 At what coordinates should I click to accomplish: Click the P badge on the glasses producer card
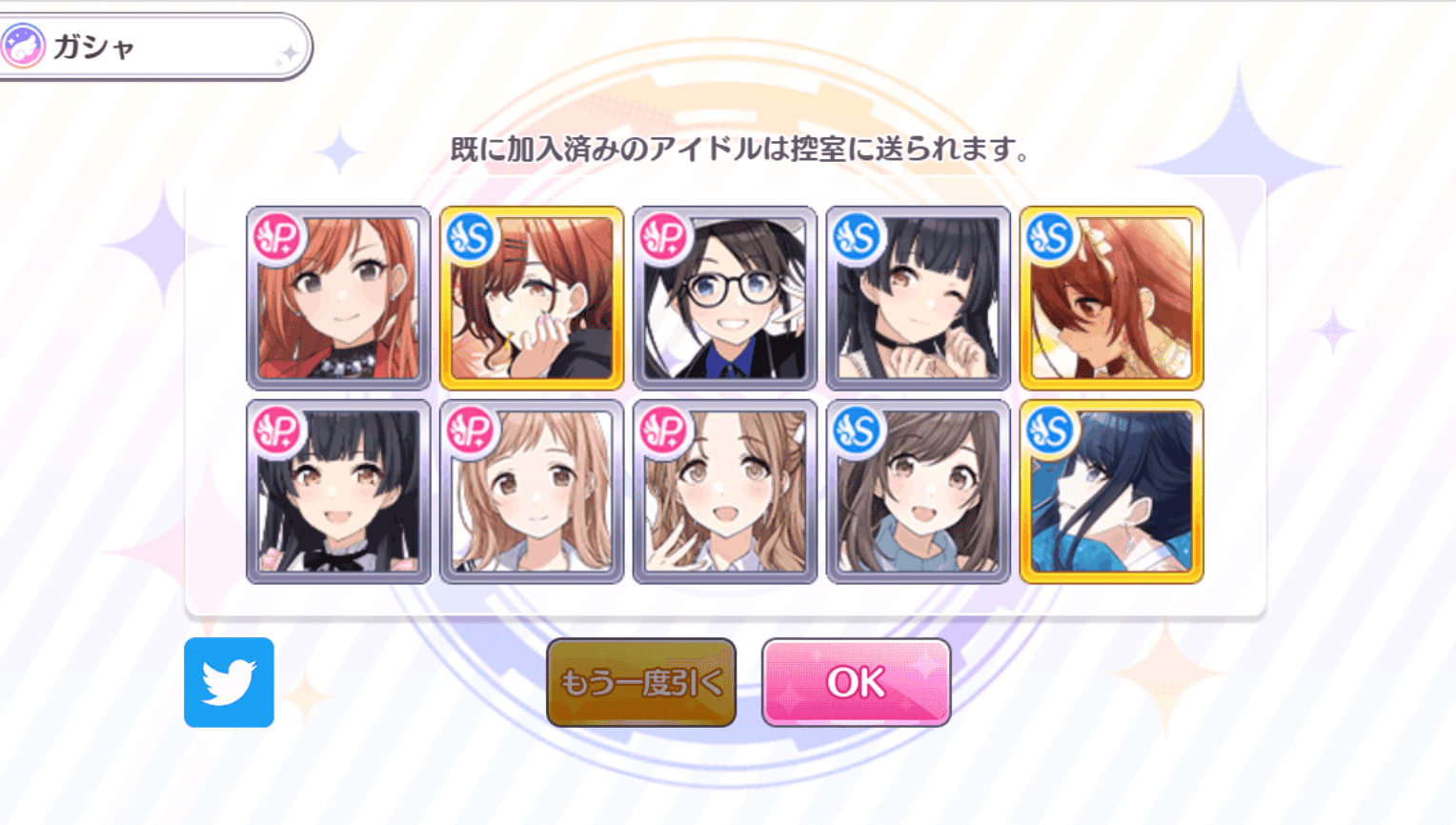click(665, 238)
